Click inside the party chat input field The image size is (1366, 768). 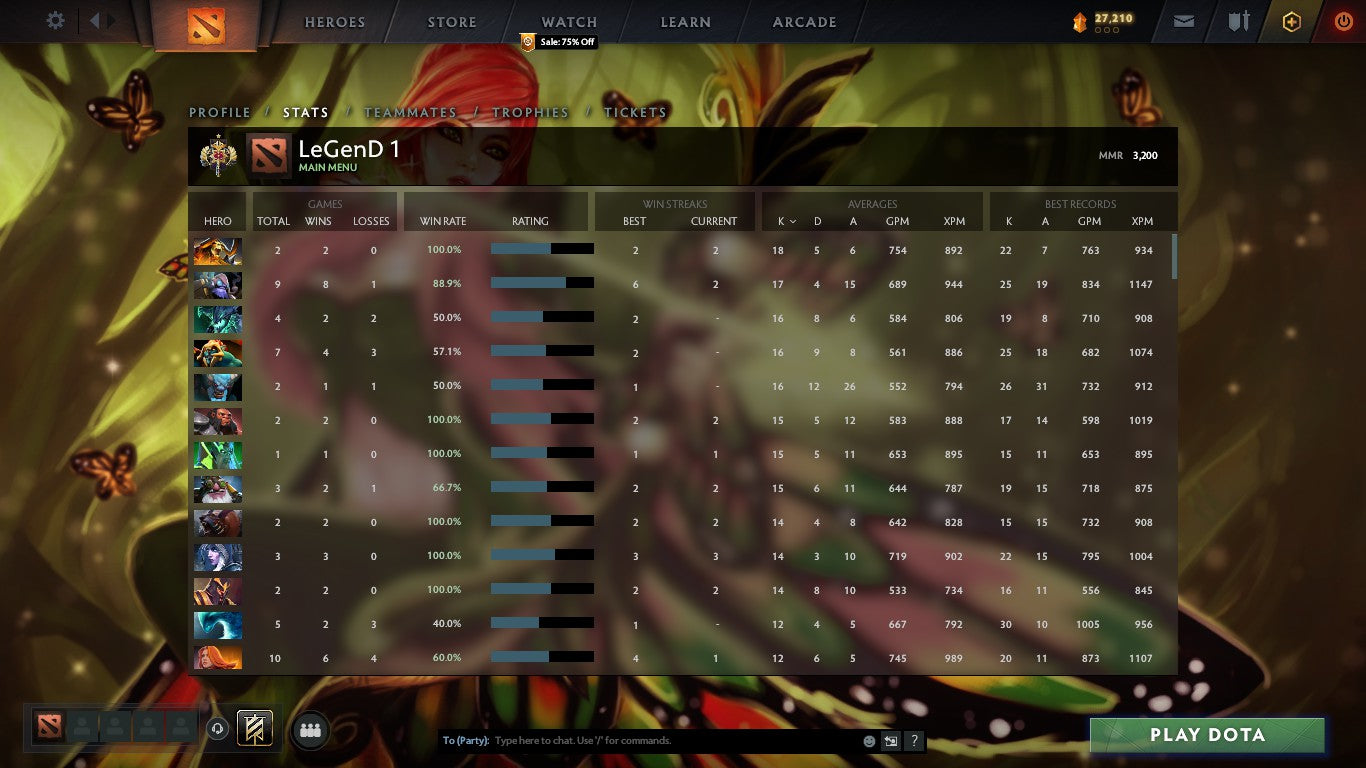click(x=650, y=741)
